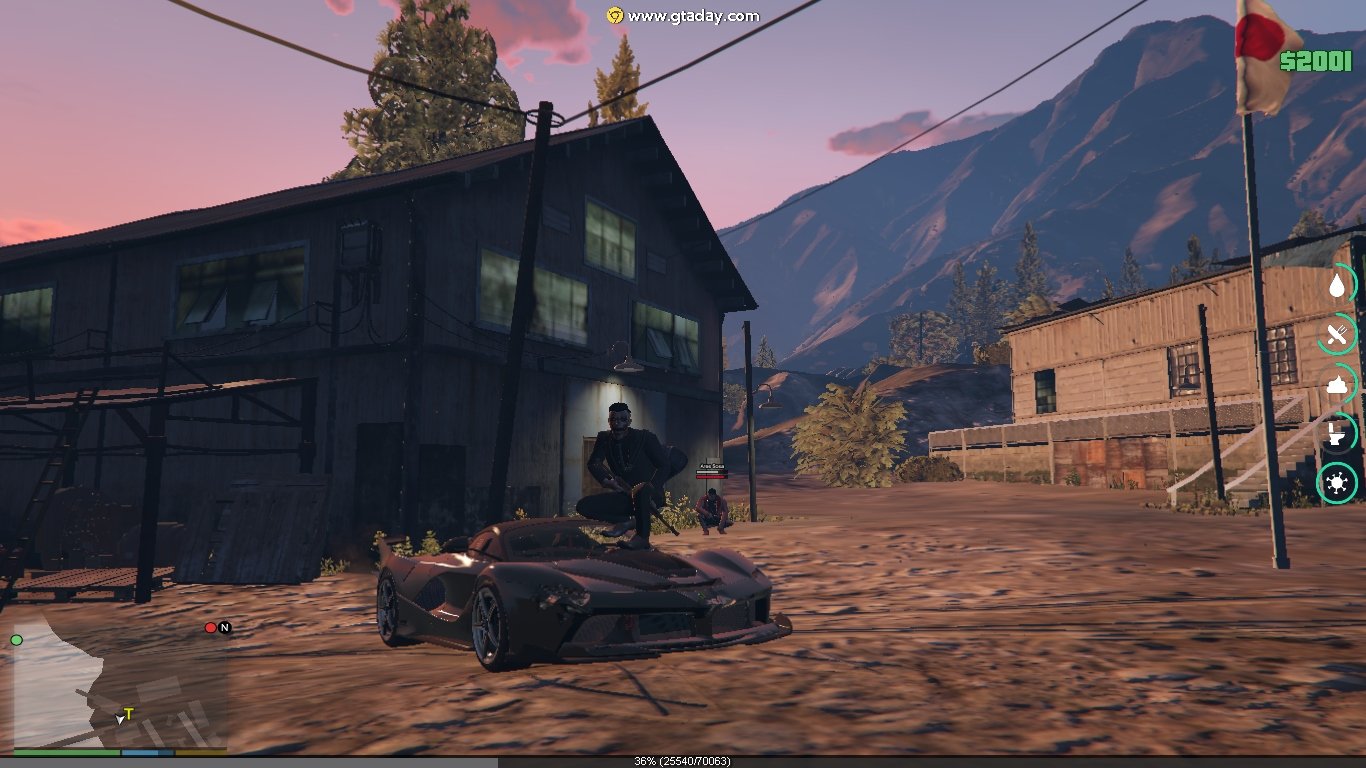This screenshot has width=1366, height=768.
Task: Click the water drop thirst icon
Action: pos(1337,286)
